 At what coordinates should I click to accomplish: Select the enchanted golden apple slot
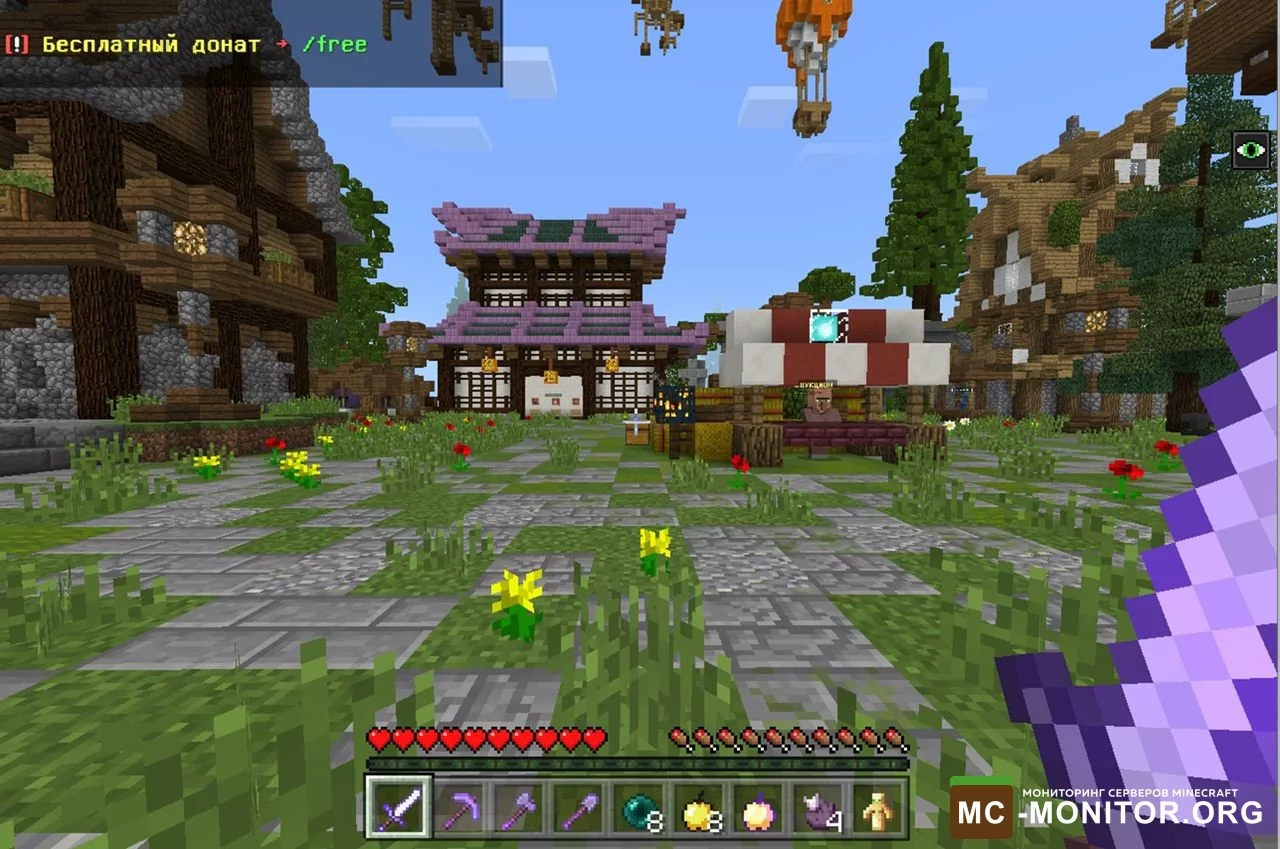pos(758,806)
